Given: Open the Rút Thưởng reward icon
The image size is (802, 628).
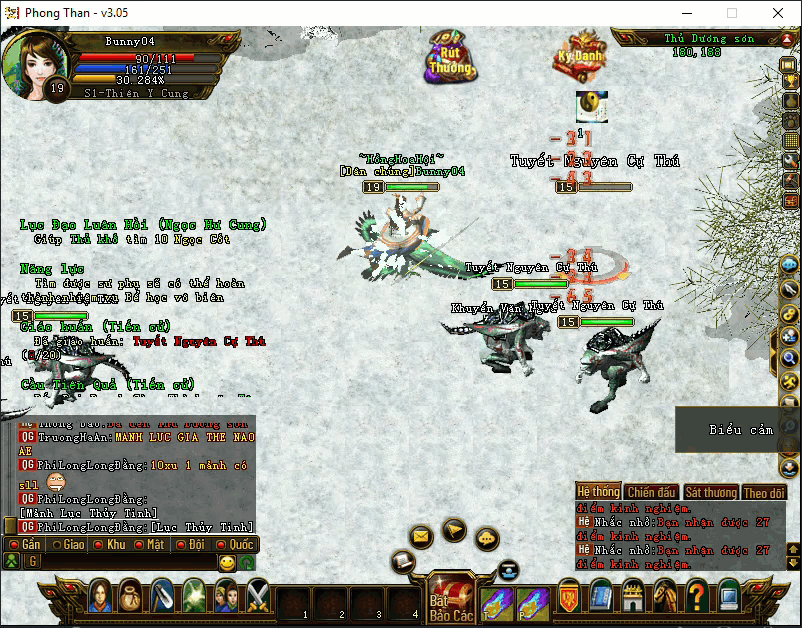Looking at the screenshot, I should pyautogui.click(x=452, y=56).
